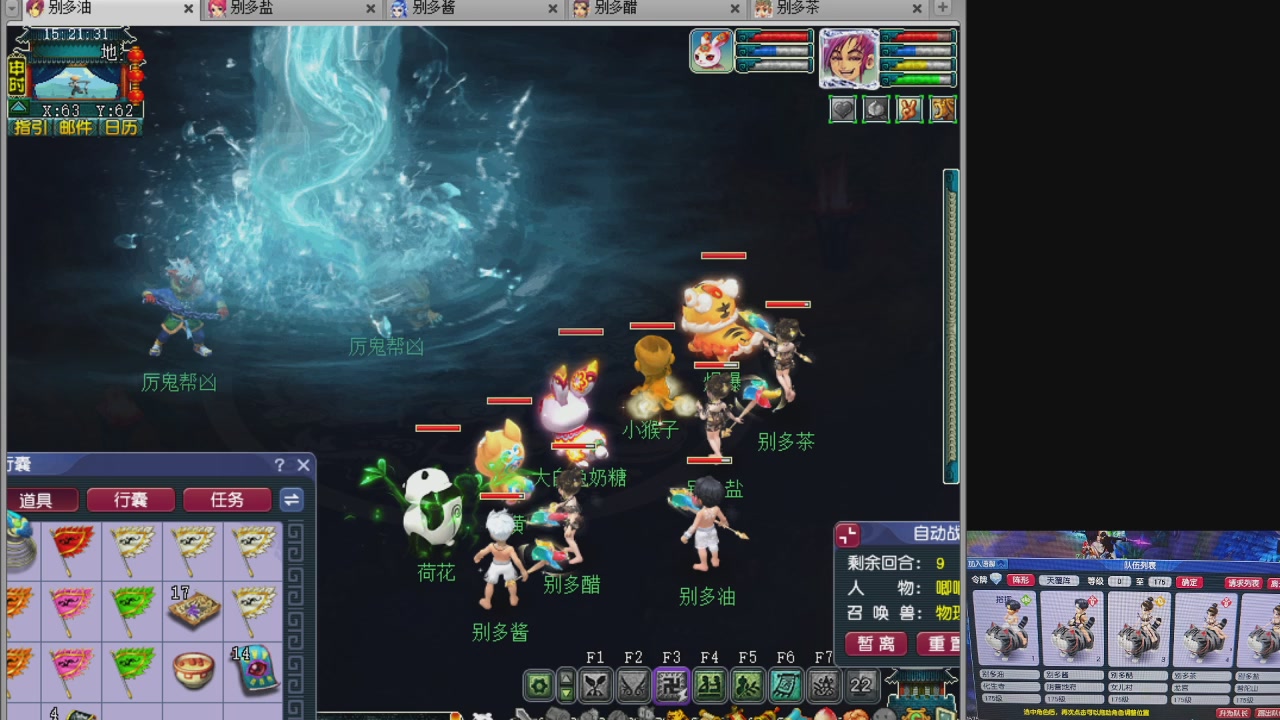Viewport: 1280px width, 720px height.
Task: Click the pet avatar icon at top right
Action: click(712, 51)
